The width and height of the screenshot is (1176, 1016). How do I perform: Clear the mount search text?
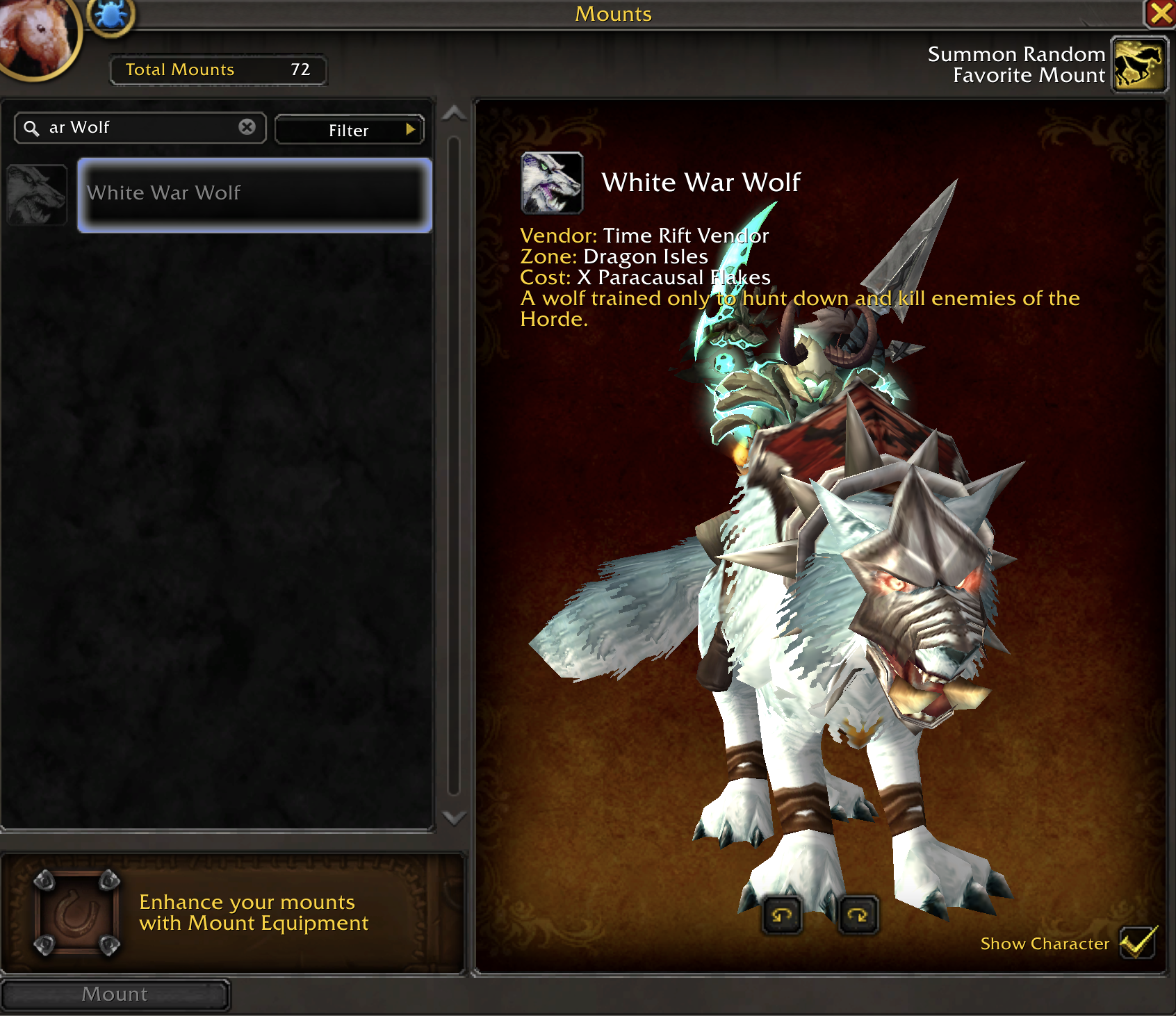coord(247,127)
